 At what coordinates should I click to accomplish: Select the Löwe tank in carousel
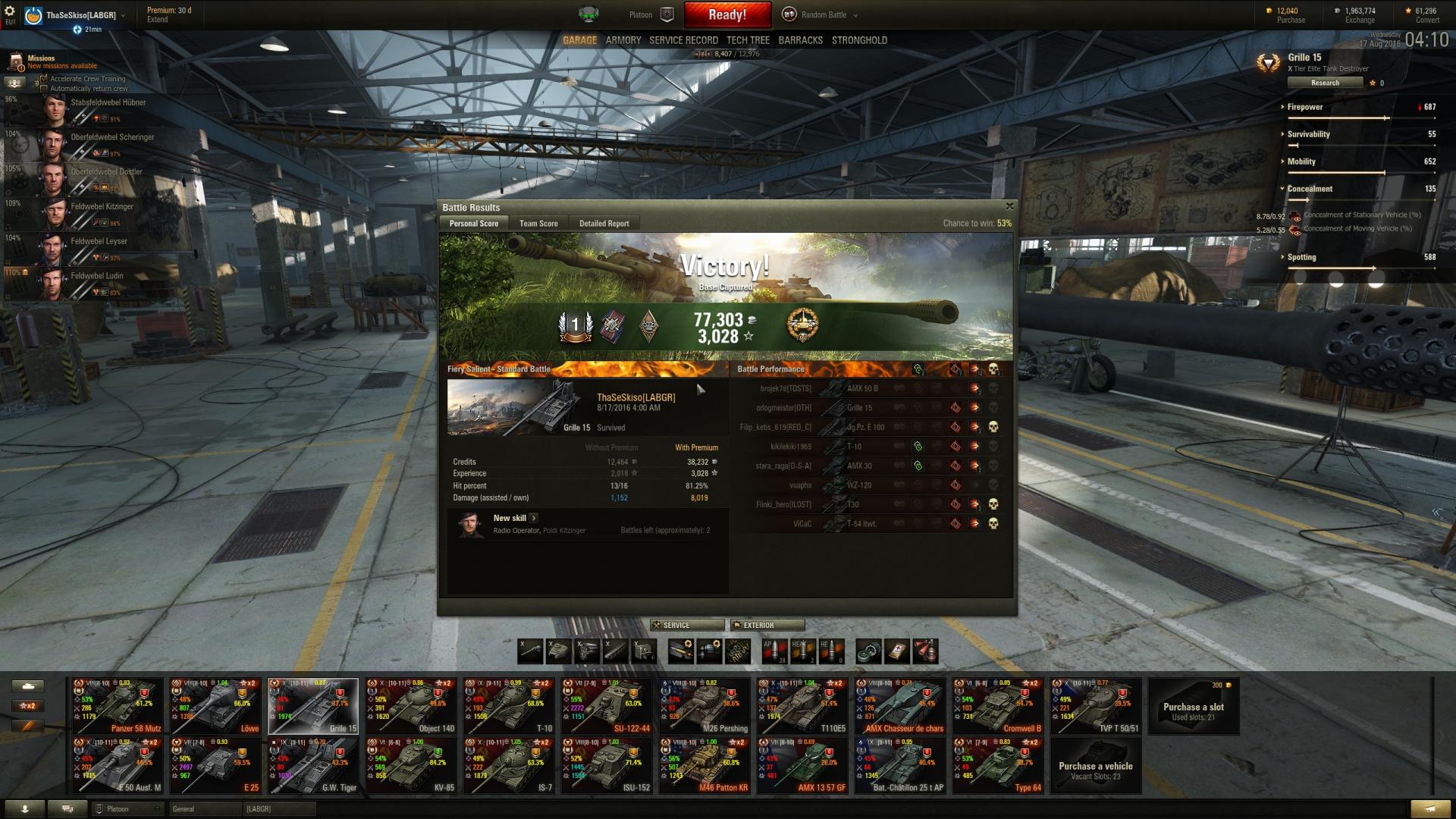click(x=215, y=706)
